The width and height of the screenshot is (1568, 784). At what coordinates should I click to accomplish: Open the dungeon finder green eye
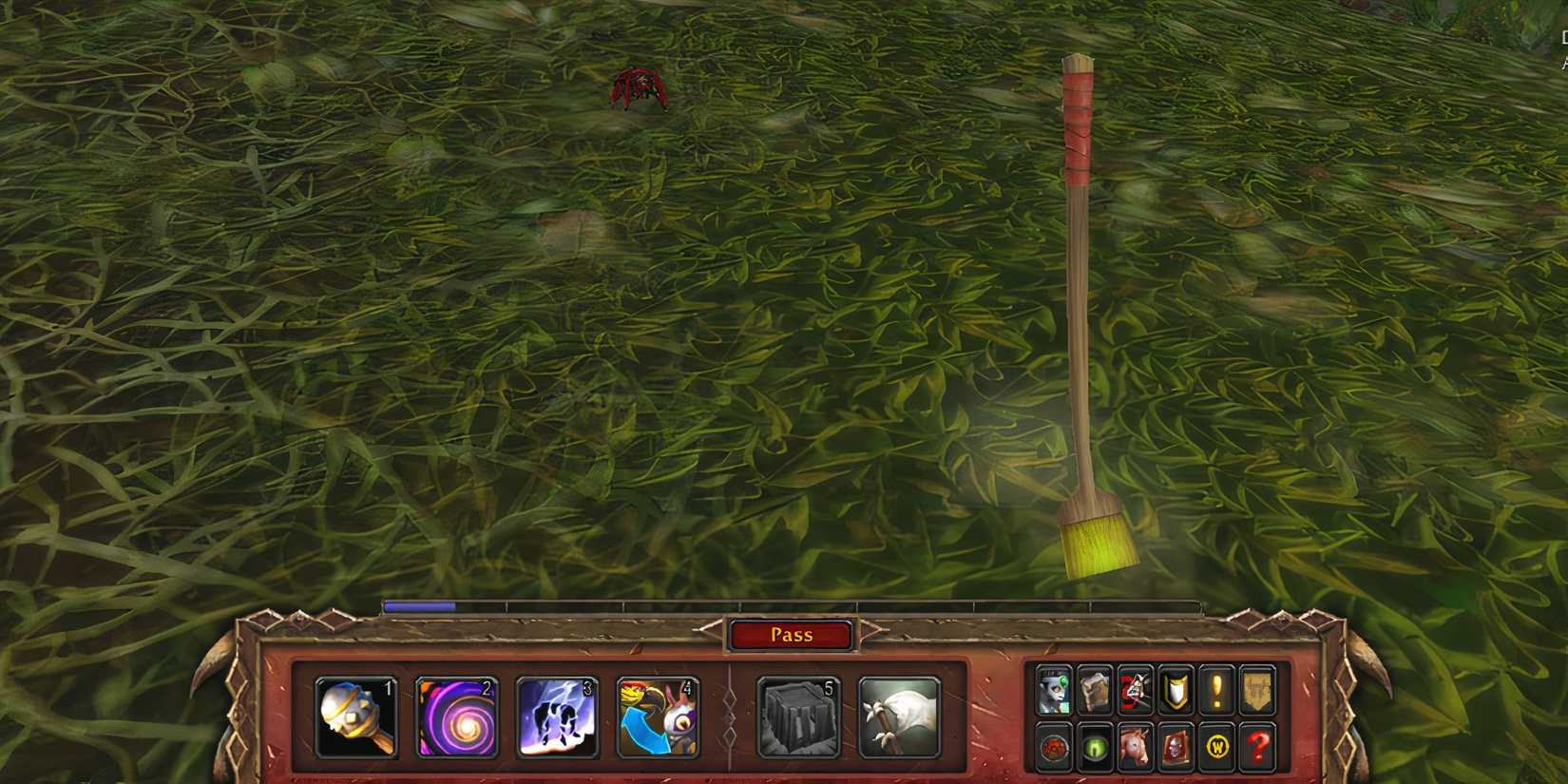(x=1094, y=746)
